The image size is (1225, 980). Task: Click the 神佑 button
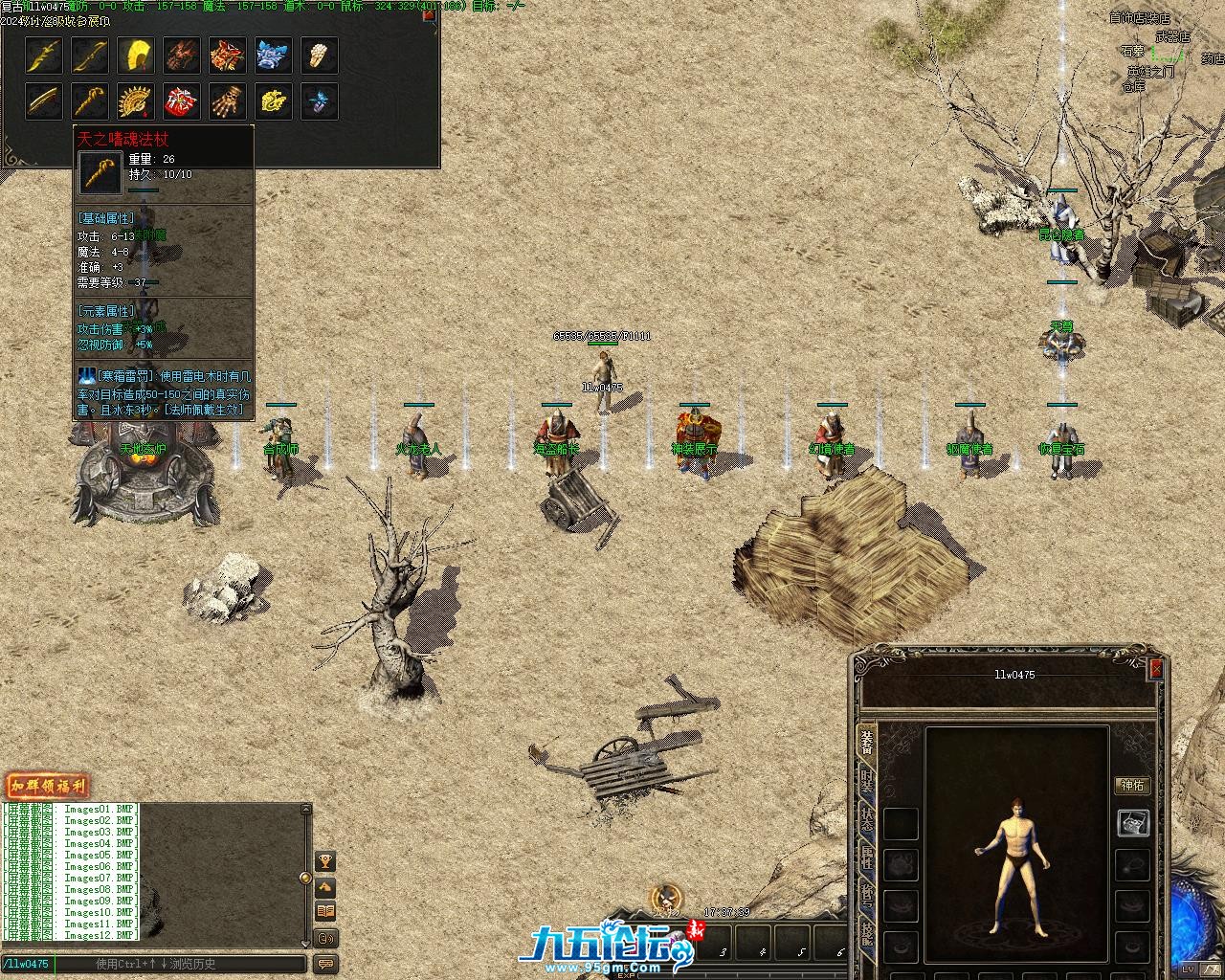point(1132,786)
